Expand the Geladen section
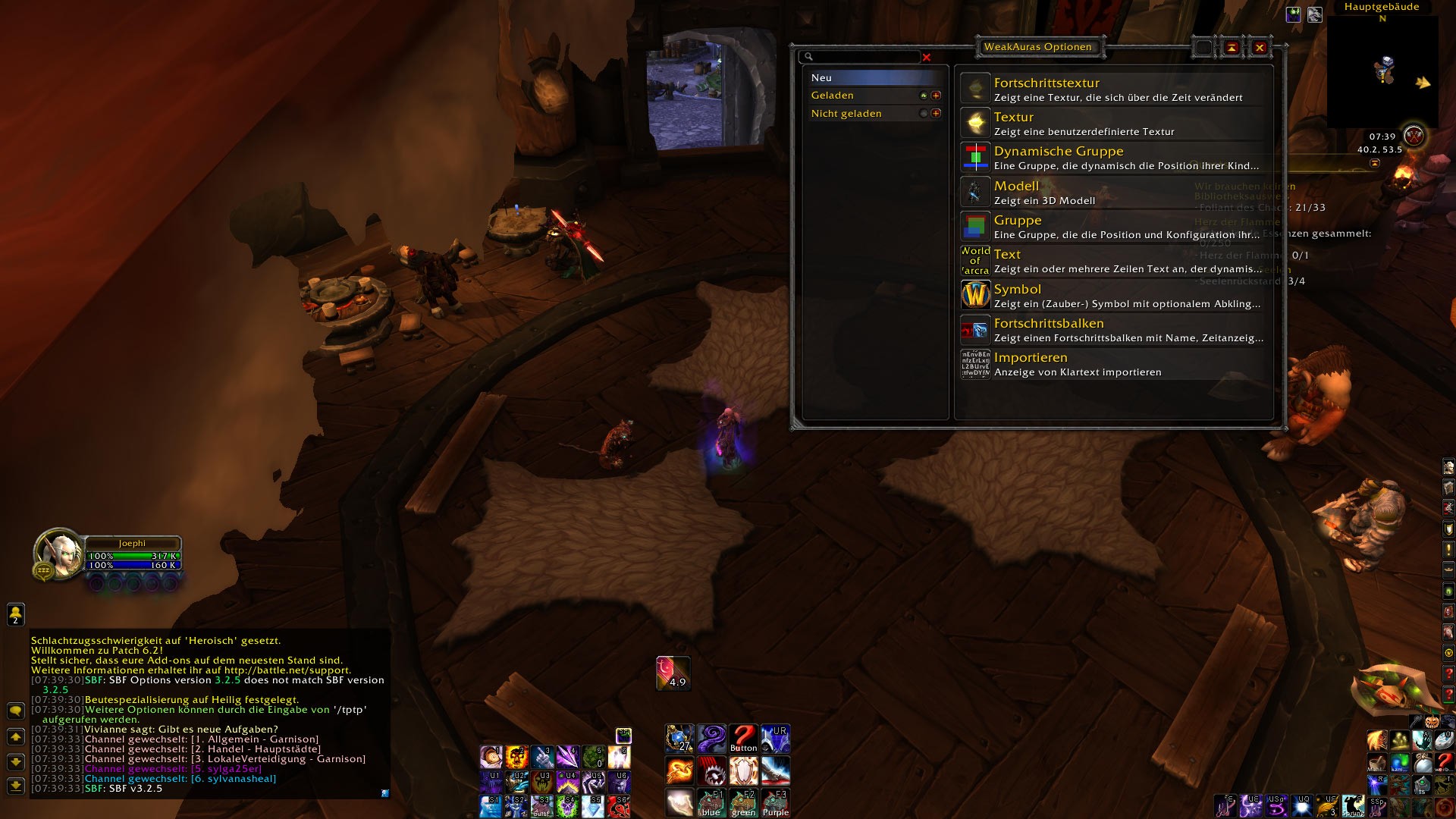Screen dimensions: 1456x819 pyautogui.click(x=936, y=96)
